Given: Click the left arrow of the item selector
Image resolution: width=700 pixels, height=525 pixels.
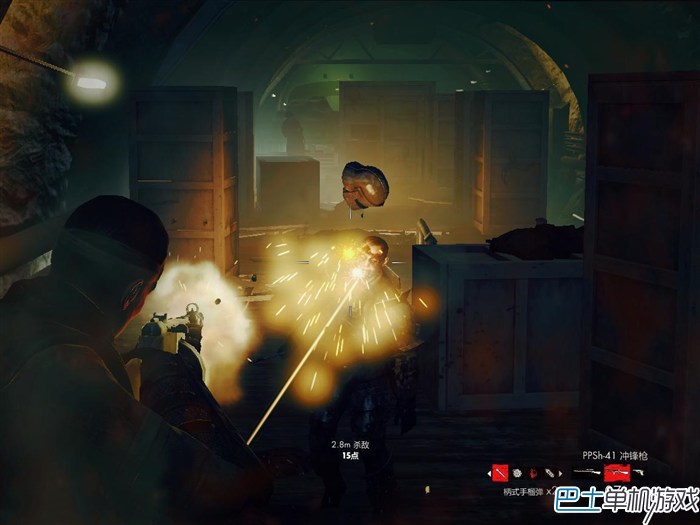Looking at the screenshot, I should 489,473.
